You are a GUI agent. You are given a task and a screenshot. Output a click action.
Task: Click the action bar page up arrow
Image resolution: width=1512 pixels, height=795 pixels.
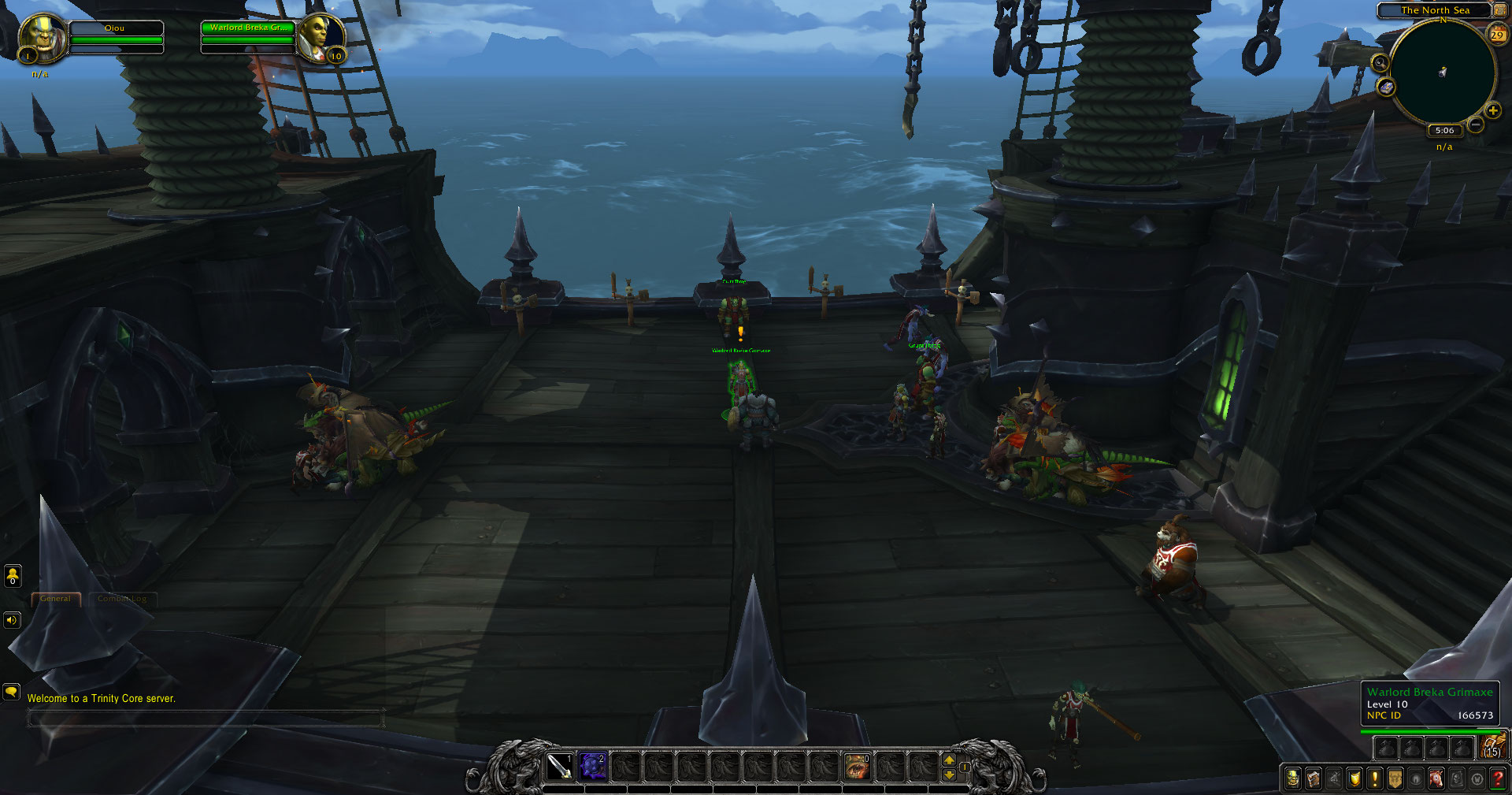(x=949, y=761)
